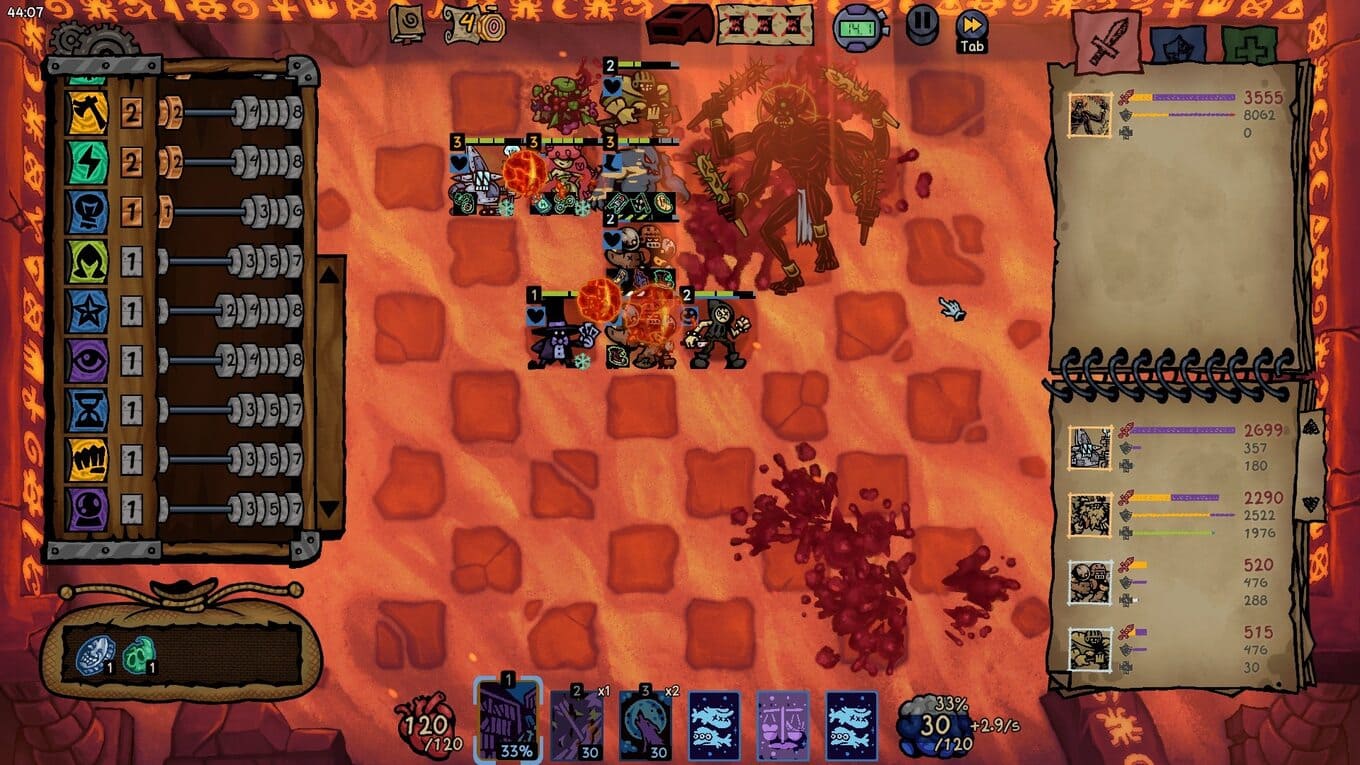The width and height of the screenshot is (1360, 765).
Task: Select the green skull item in bag
Action: pyautogui.click(x=138, y=656)
